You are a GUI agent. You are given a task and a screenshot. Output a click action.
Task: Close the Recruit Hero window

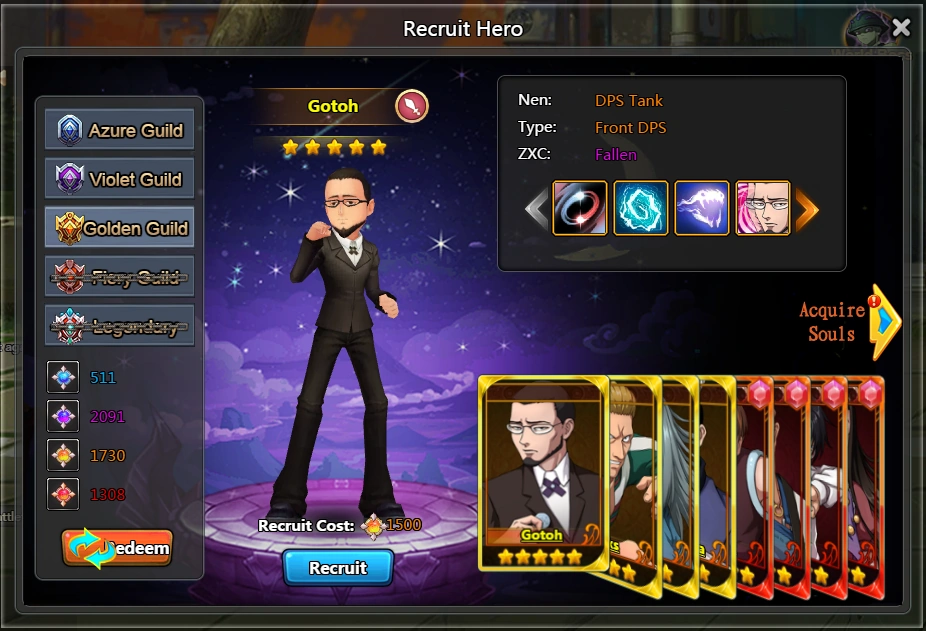(x=901, y=28)
